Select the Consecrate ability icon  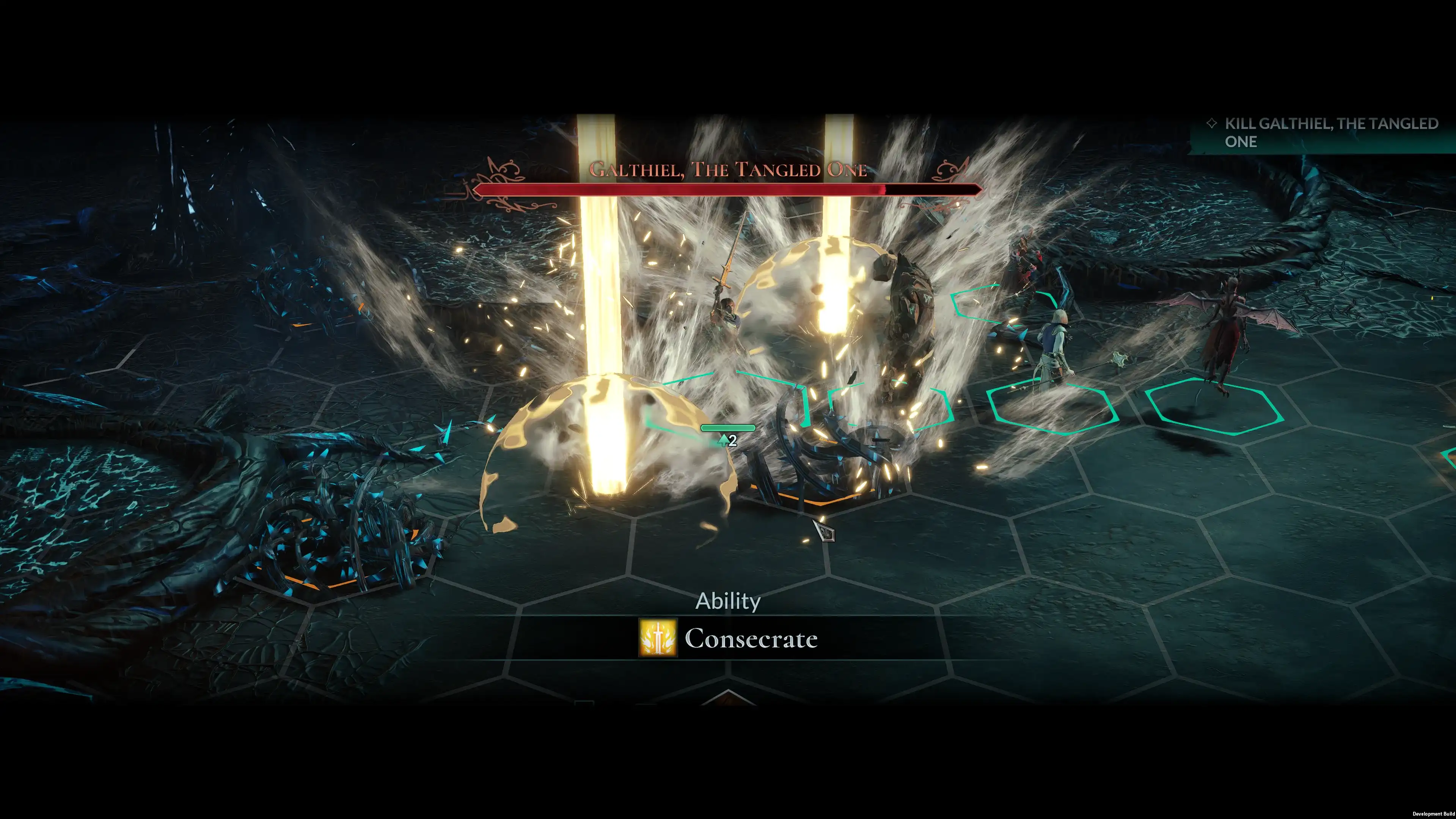click(658, 638)
